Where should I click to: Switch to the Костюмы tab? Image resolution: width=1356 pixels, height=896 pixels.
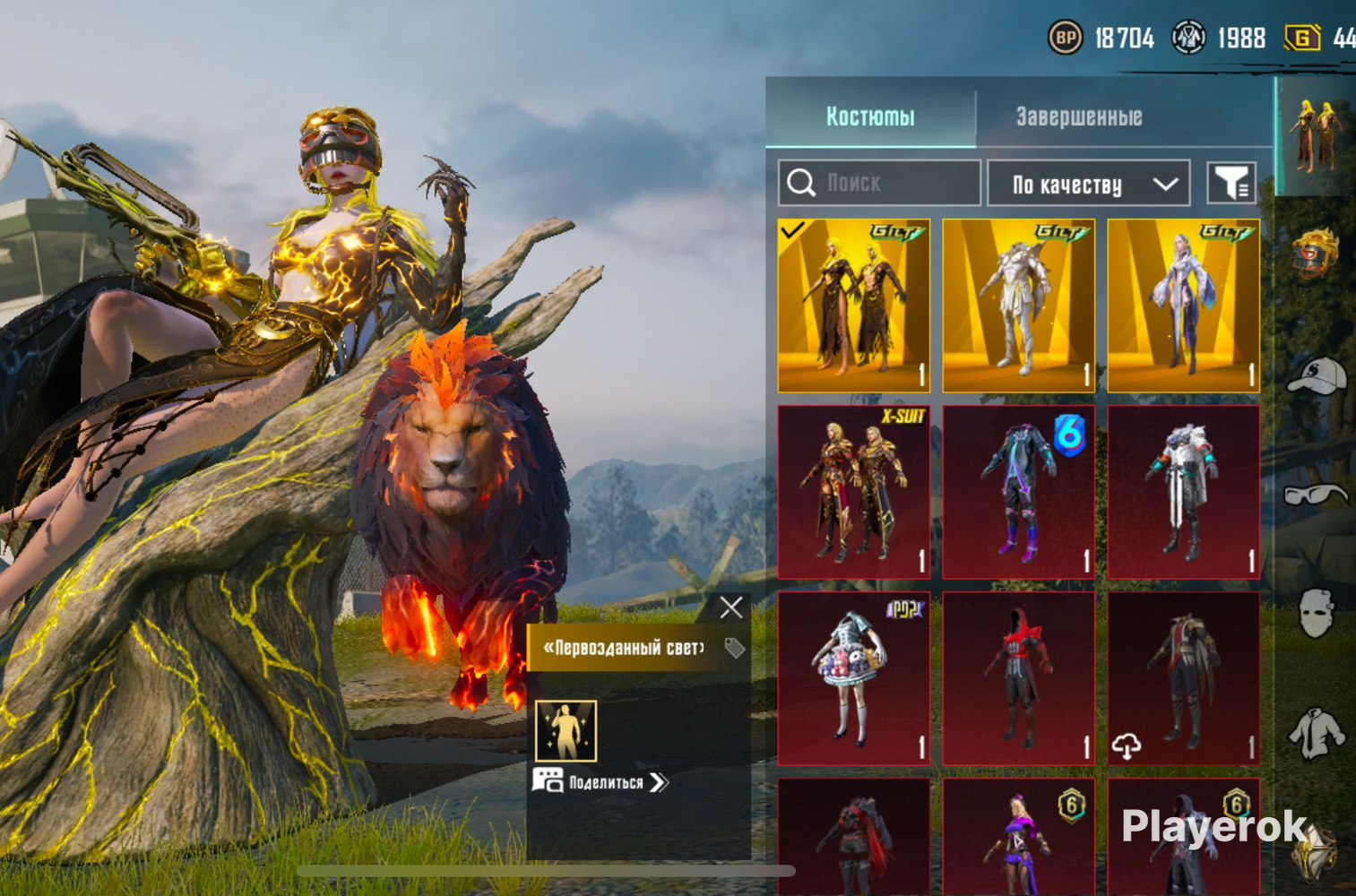coord(869,116)
